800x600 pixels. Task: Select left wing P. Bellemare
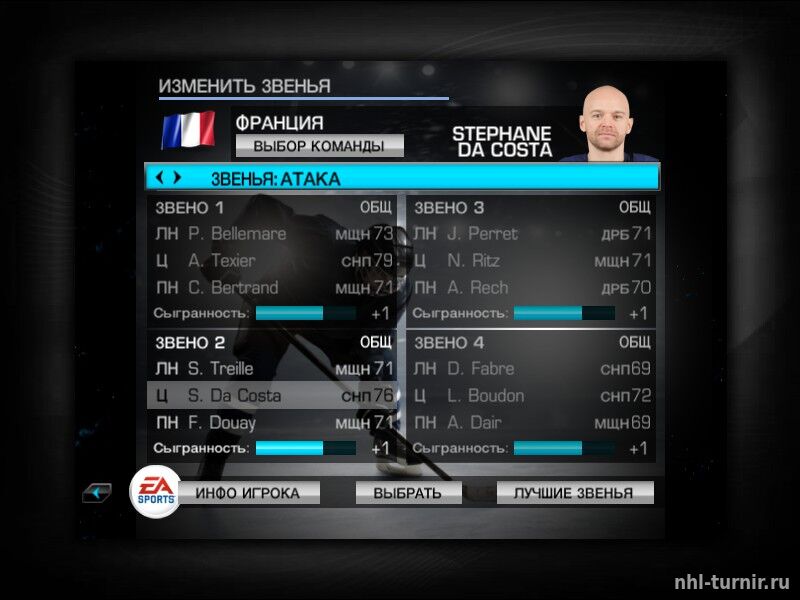[271, 234]
